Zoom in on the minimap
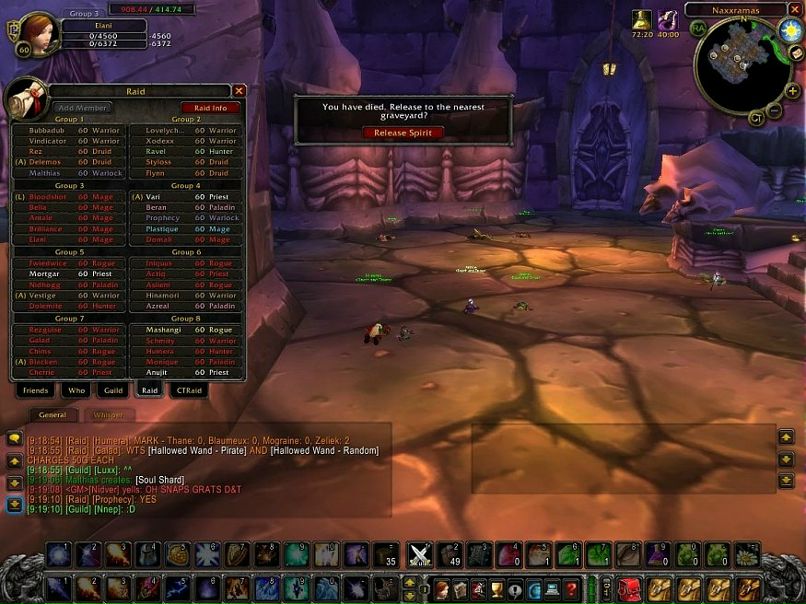This screenshot has width=806, height=604. click(x=793, y=91)
